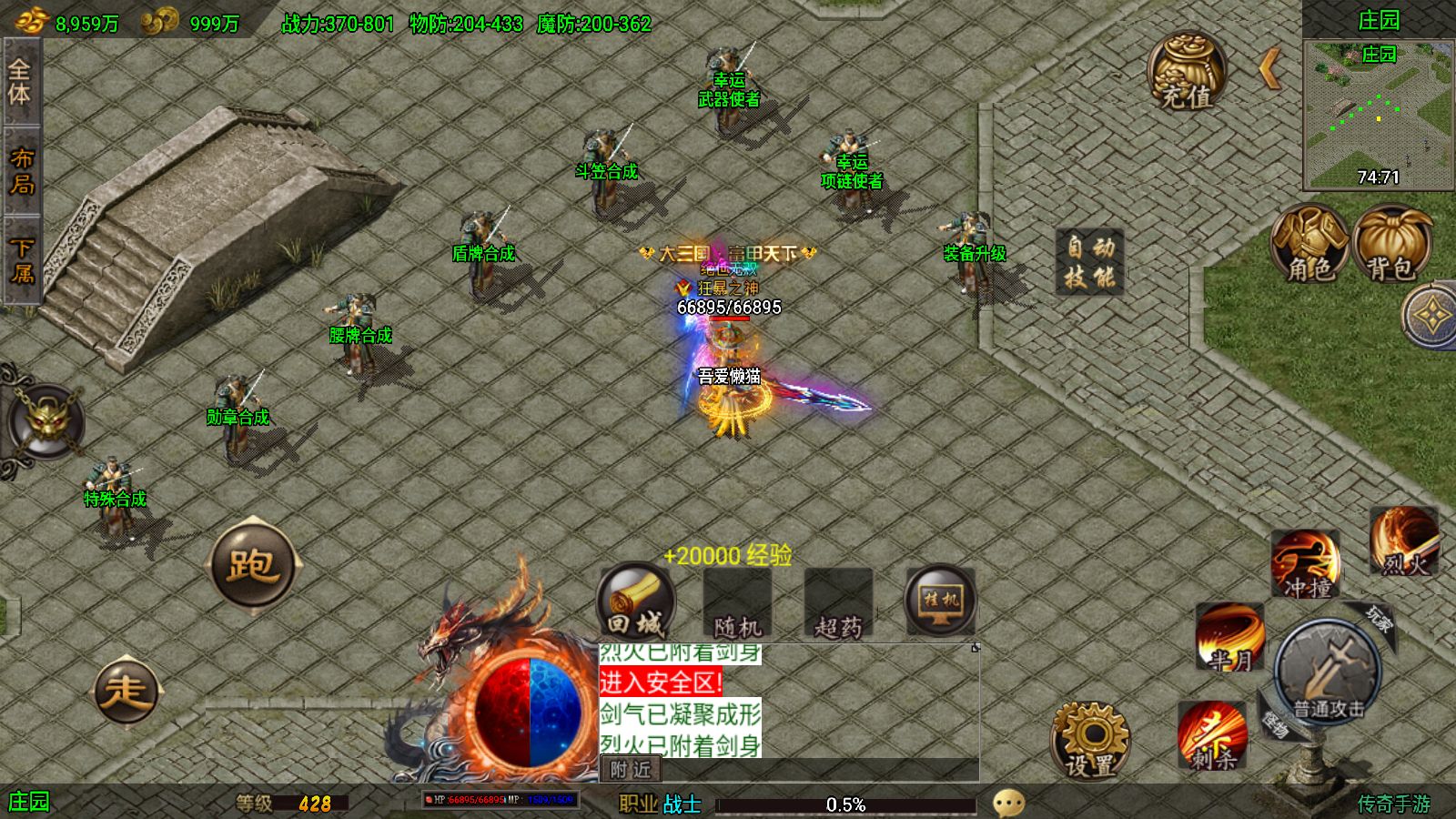The image size is (1456, 819).
Task: Open the 背包 backpack
Action: click(1390, 244)
